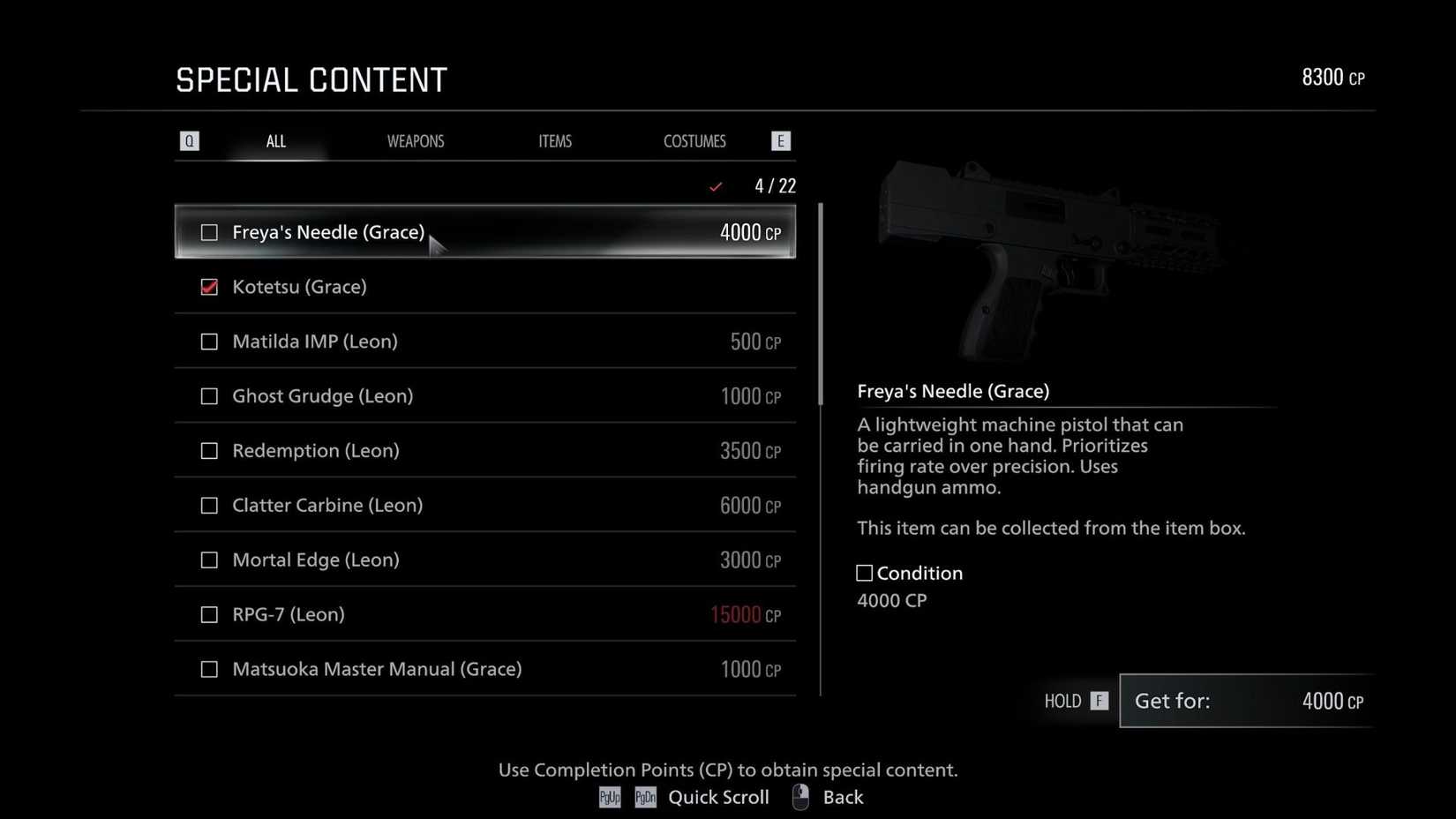Click the PgUp quick scroll icon
1456x819 pixels.
609,797
